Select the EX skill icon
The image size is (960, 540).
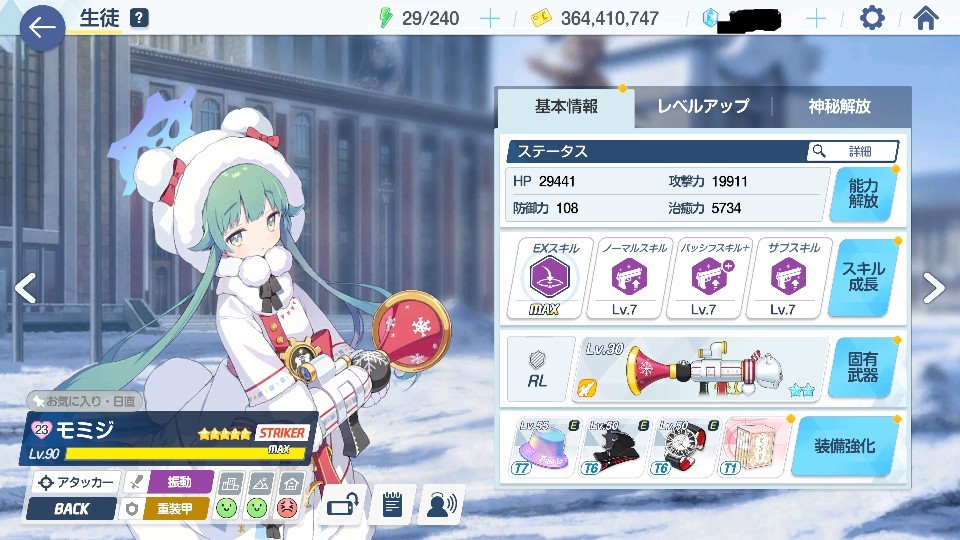549,277
